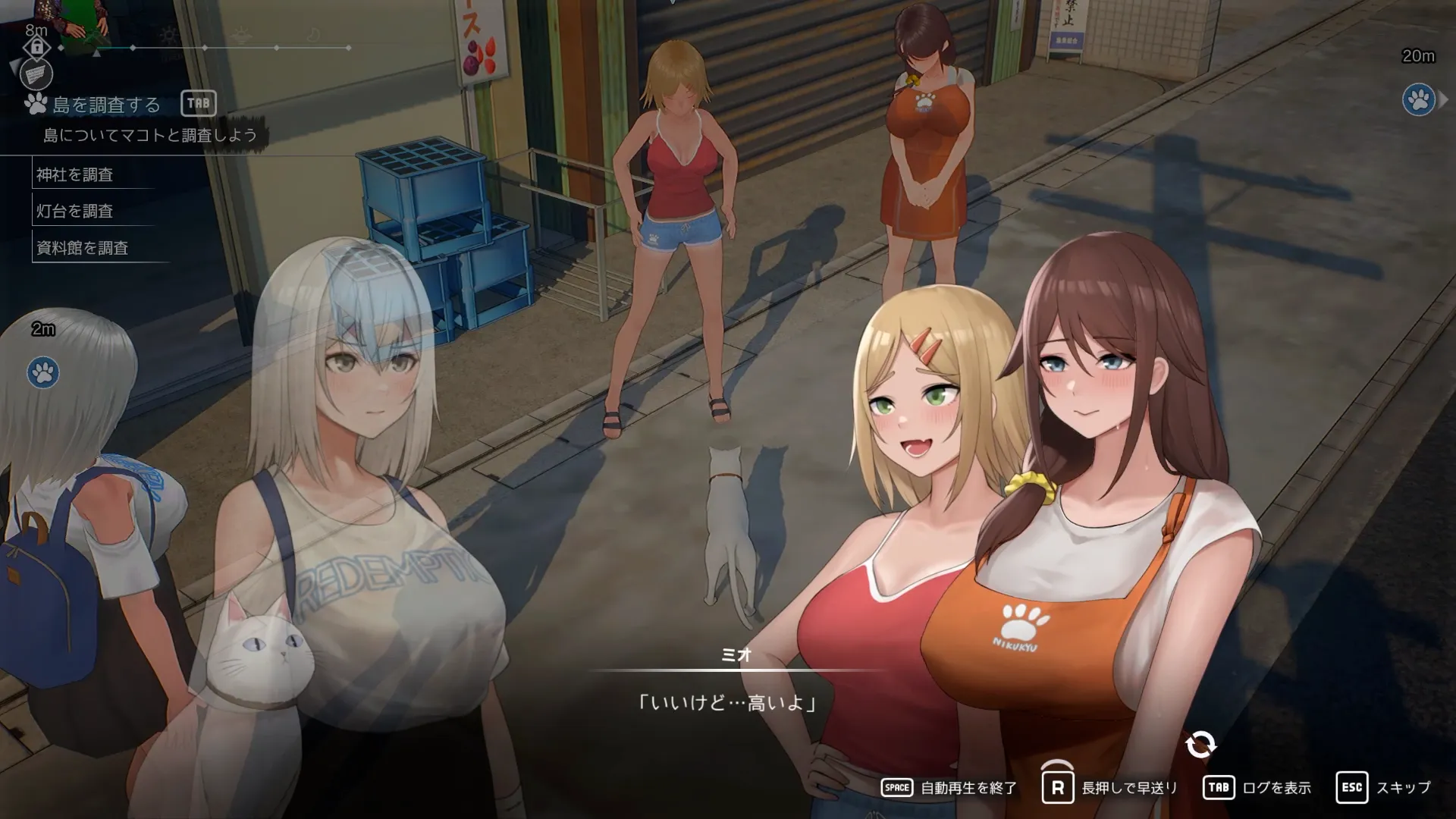
Task: Click the paw icon beside 島を調査する quest title
Action: pyautogui.click(x=35, y=102)
